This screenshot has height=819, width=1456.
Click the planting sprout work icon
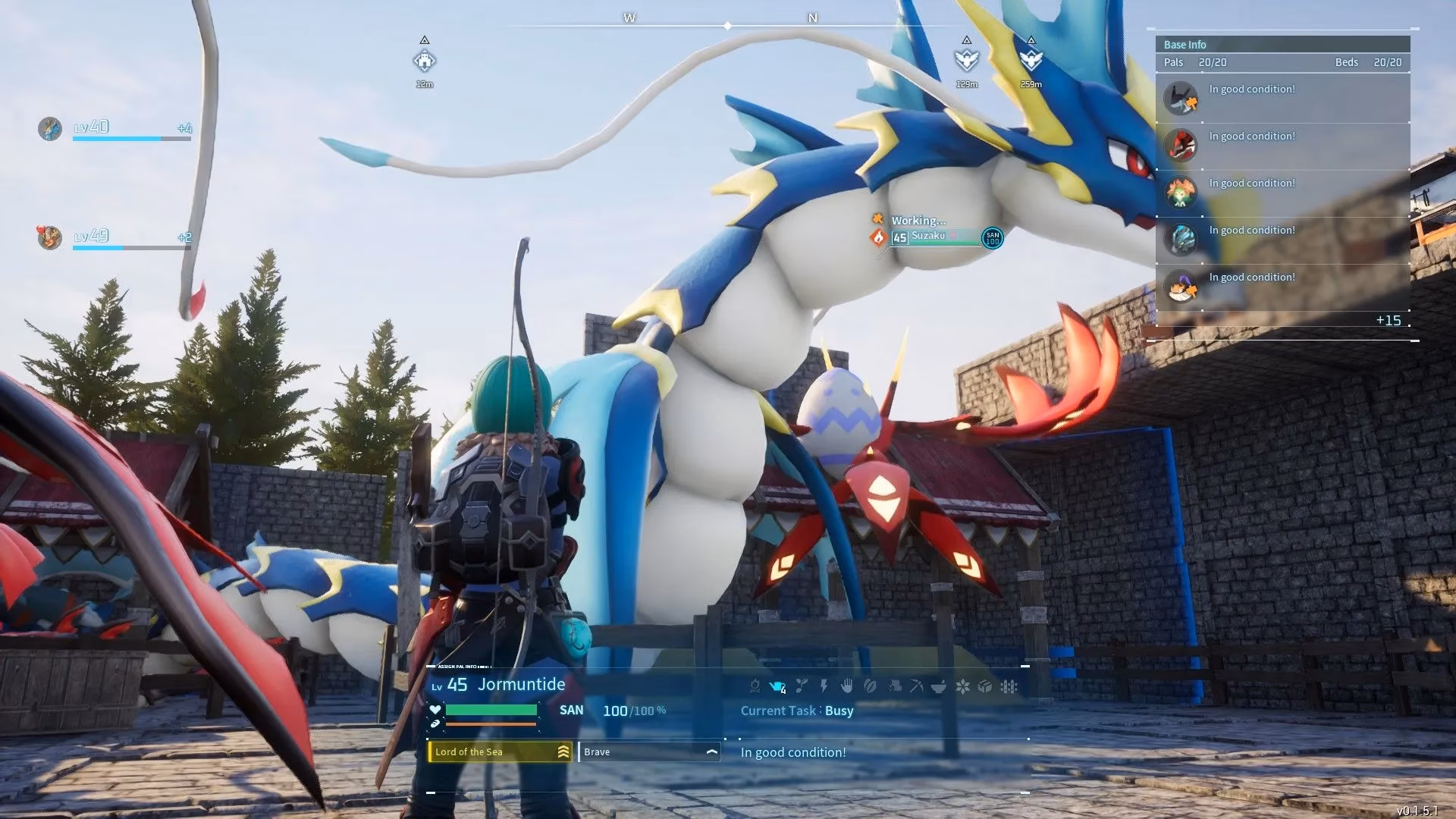[x=802, y=686]
